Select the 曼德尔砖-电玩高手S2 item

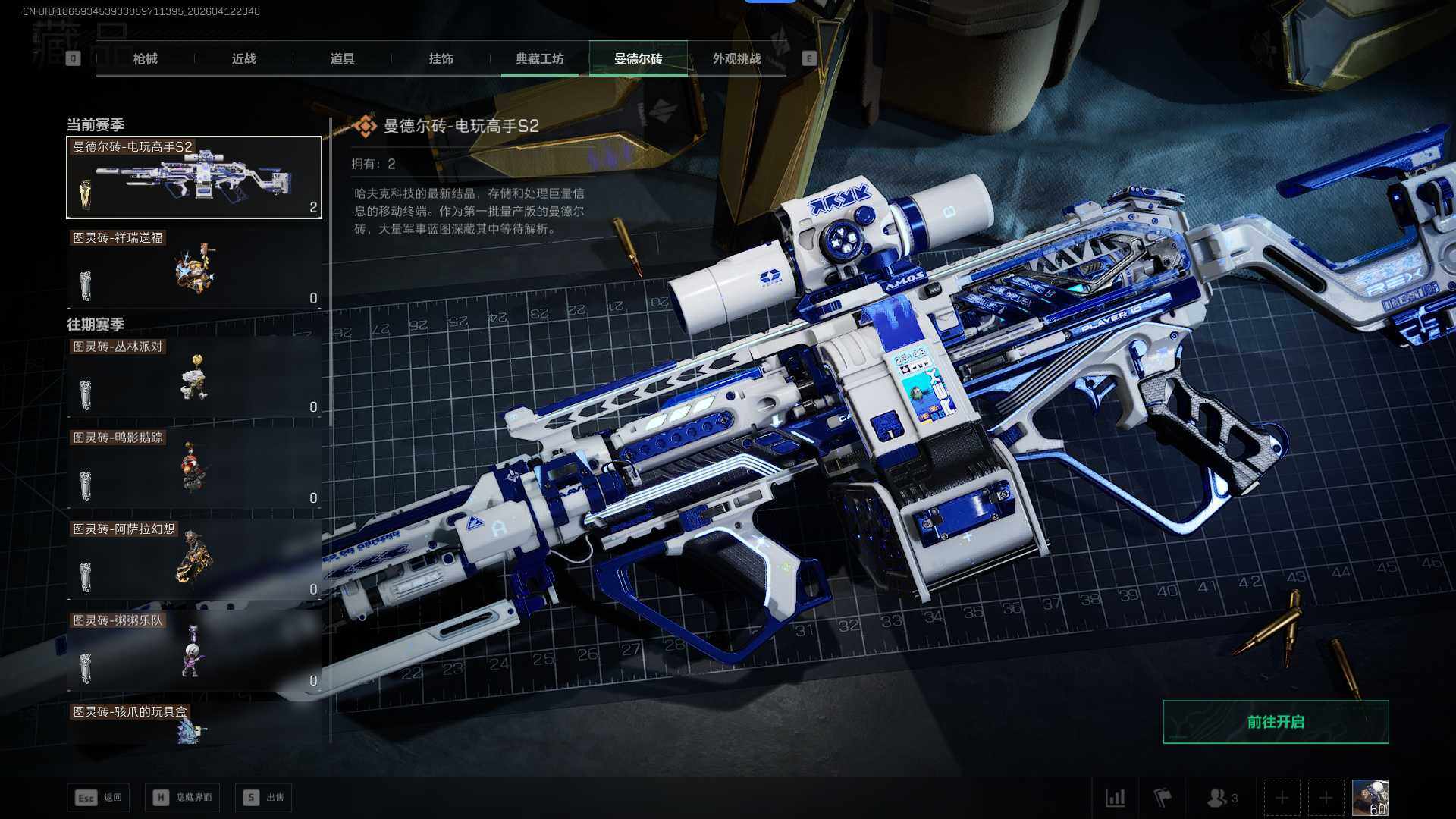(194, 177)
